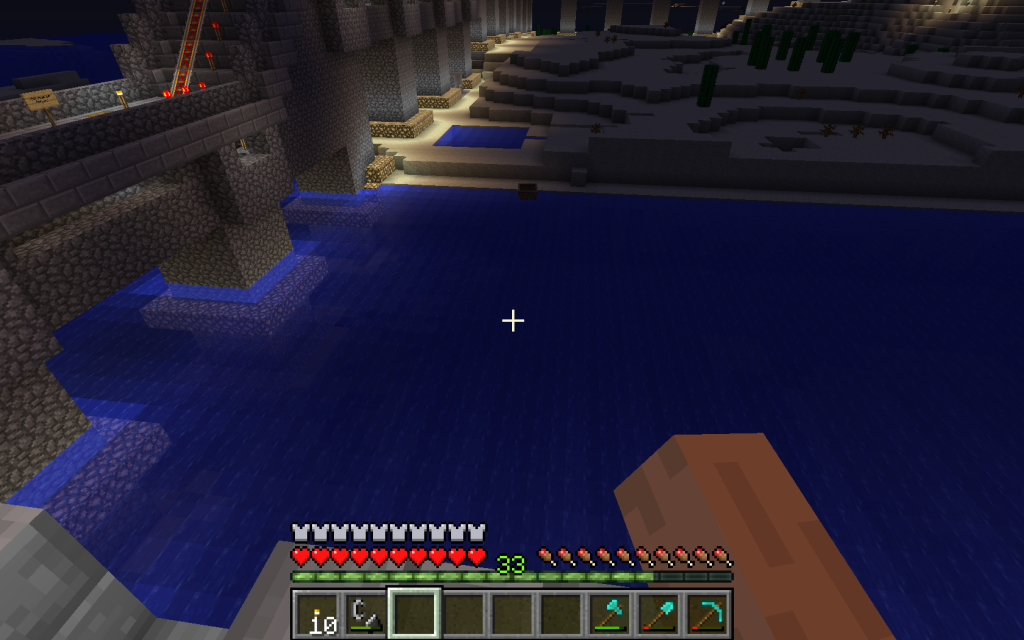Viewport: 1024px width, 640px height.
Task: Select the torch stack hotbar slot
Action: click(x=317, y=613)
